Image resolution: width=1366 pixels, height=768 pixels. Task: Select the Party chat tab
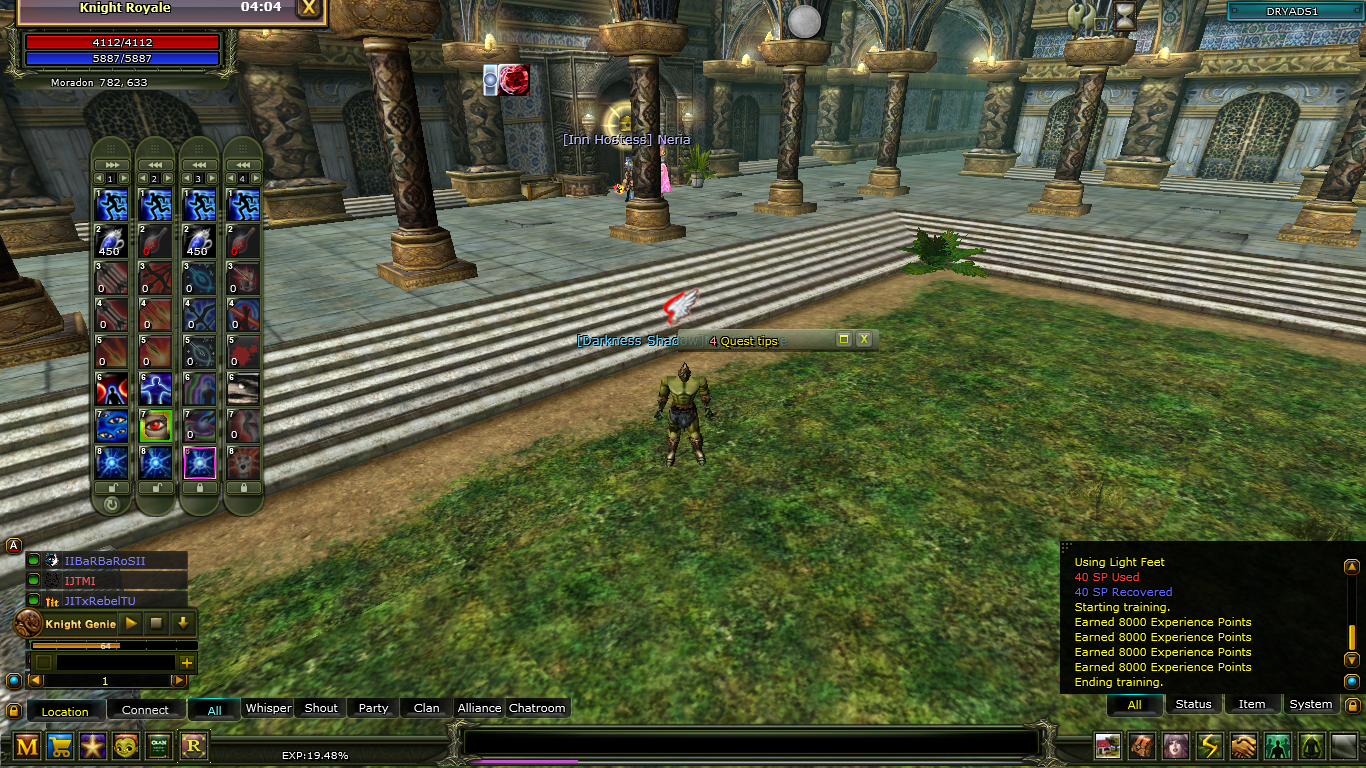tap(373, 708)
